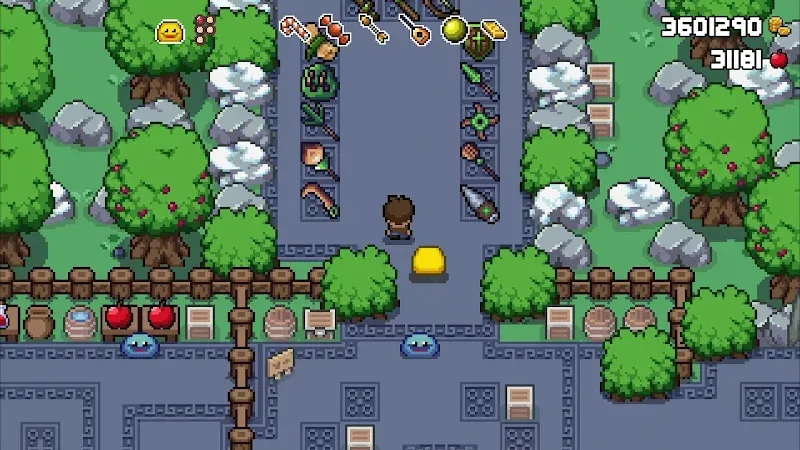This screenshot has height=450, width=800.
Task: Click the yellow smiley face status icon
Action: coord(170,32)
